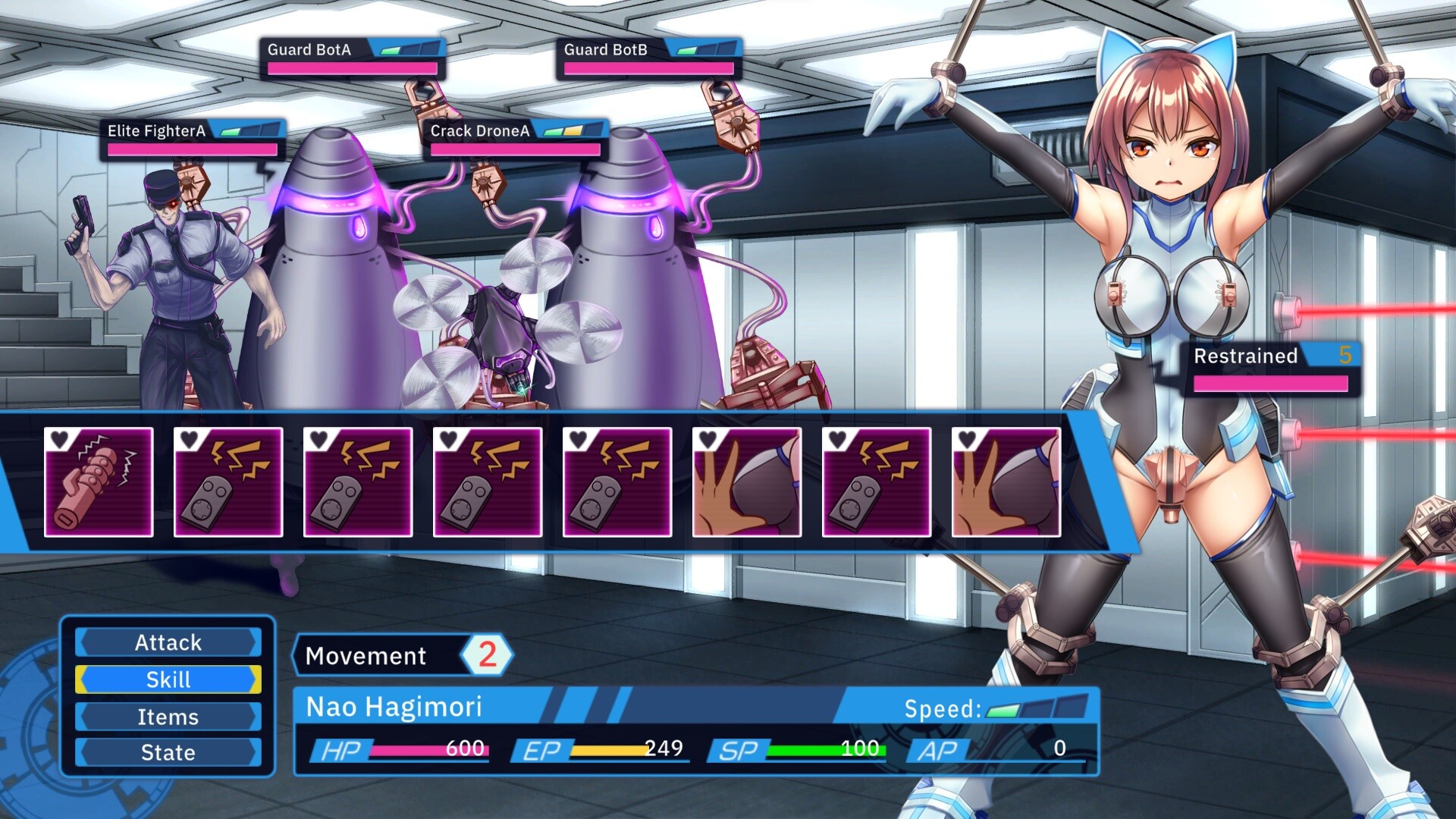Show the State screen
The image size is (1456, 819).
coord(168,752)
